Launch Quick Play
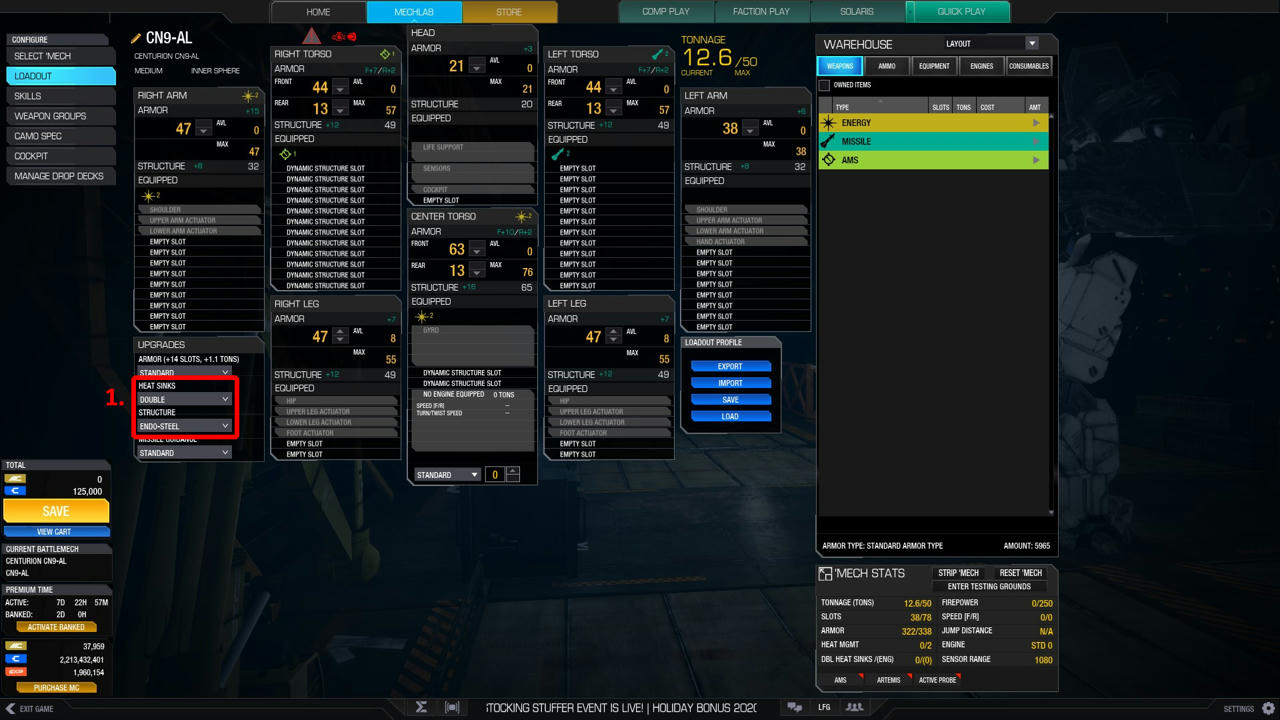The width and height of the screenshot is (1280, 720). [x=961, y=12]
